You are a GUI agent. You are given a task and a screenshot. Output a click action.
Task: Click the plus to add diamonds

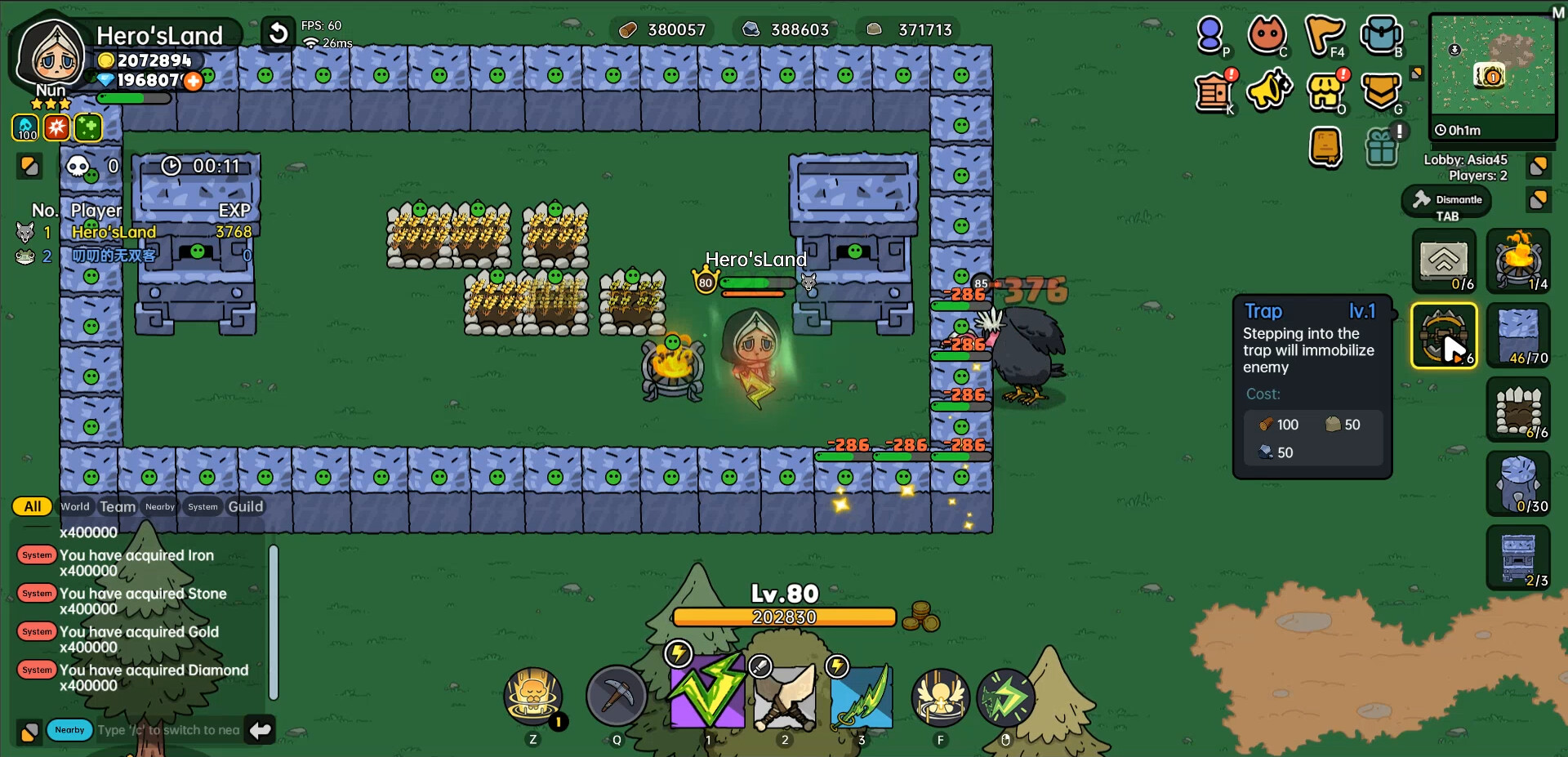(x=194, y=81)
